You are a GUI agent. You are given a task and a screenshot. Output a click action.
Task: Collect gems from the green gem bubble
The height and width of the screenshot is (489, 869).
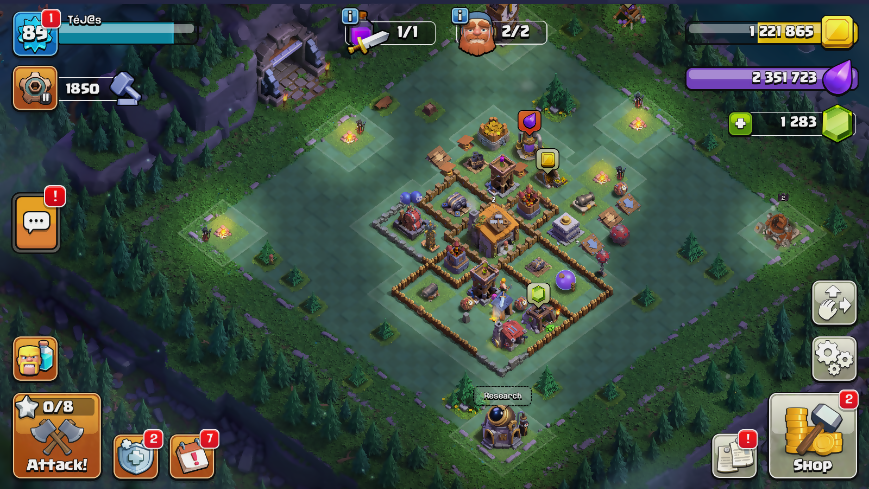(x=538, y=293)
